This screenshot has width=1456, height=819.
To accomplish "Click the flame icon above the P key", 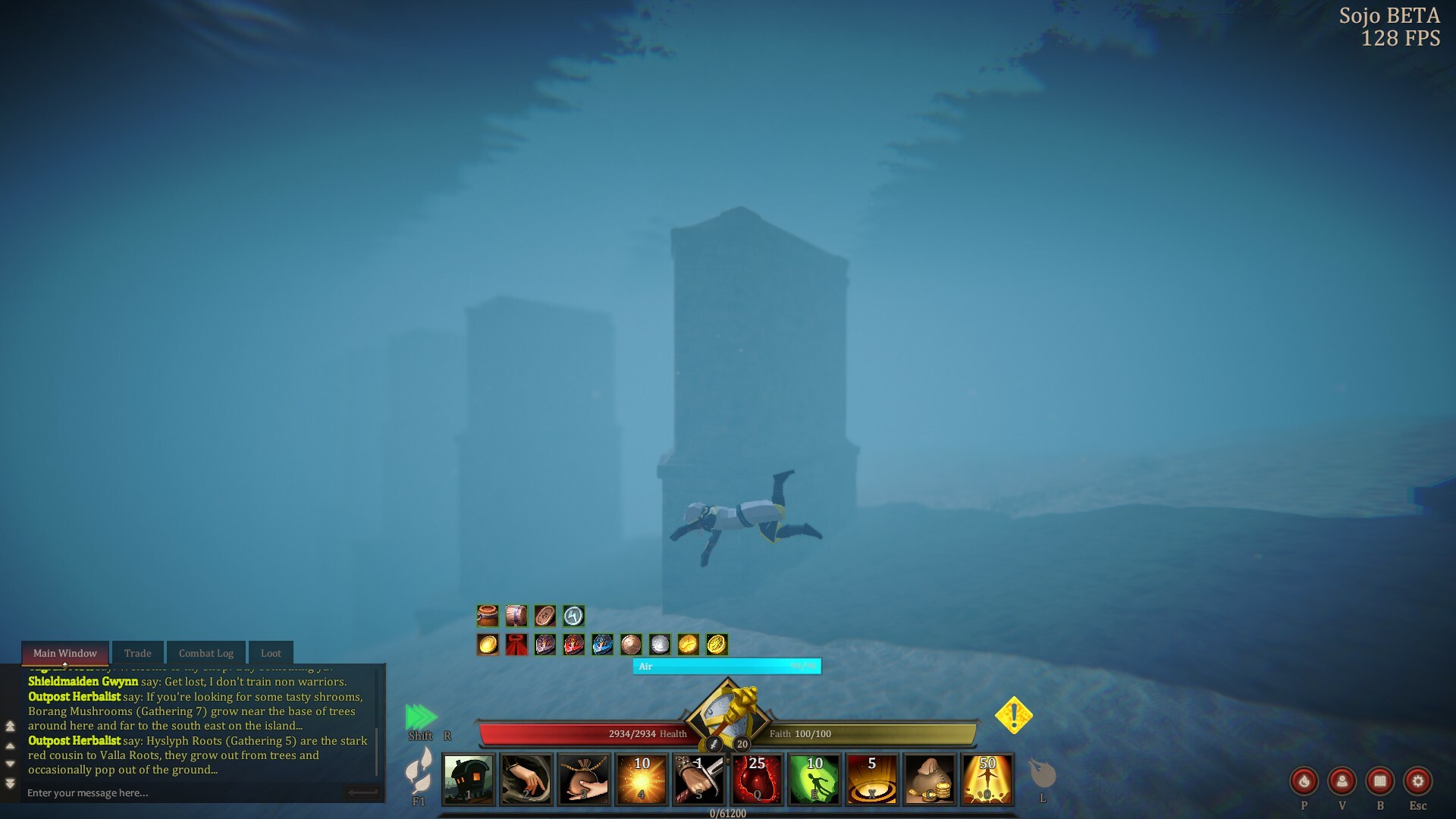I will (1304, 781).
